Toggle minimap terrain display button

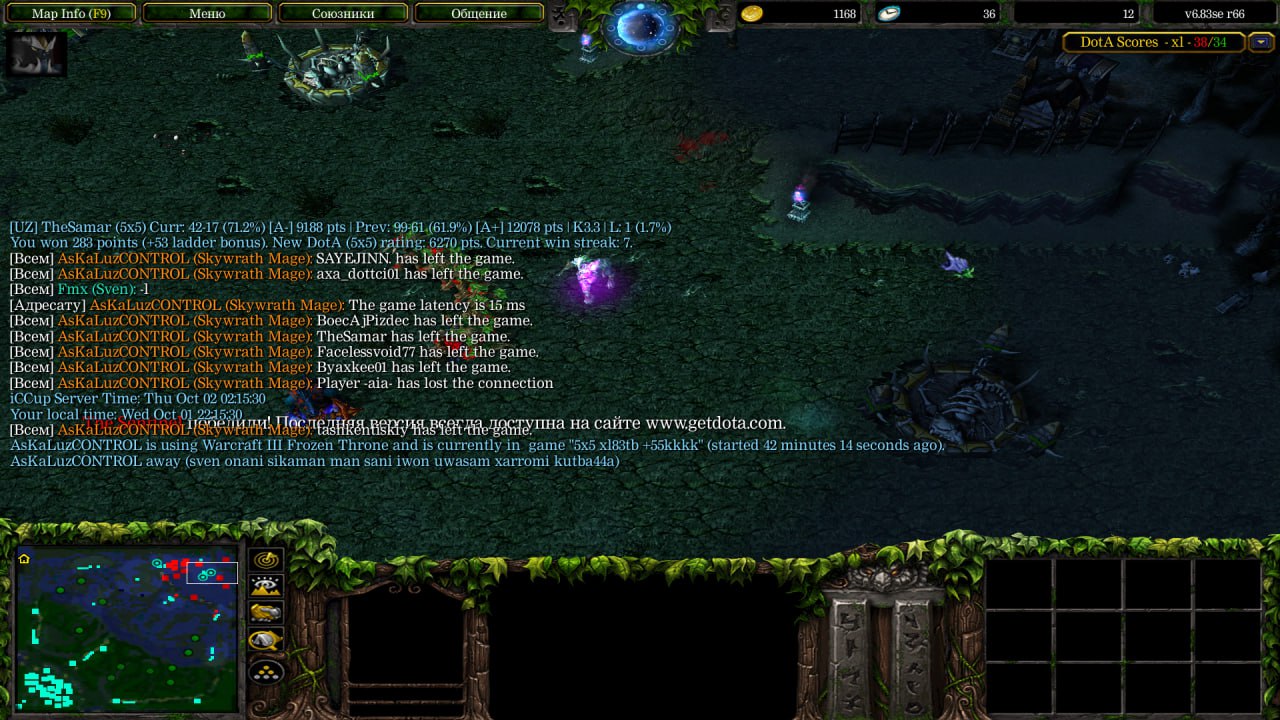[266, 587]
